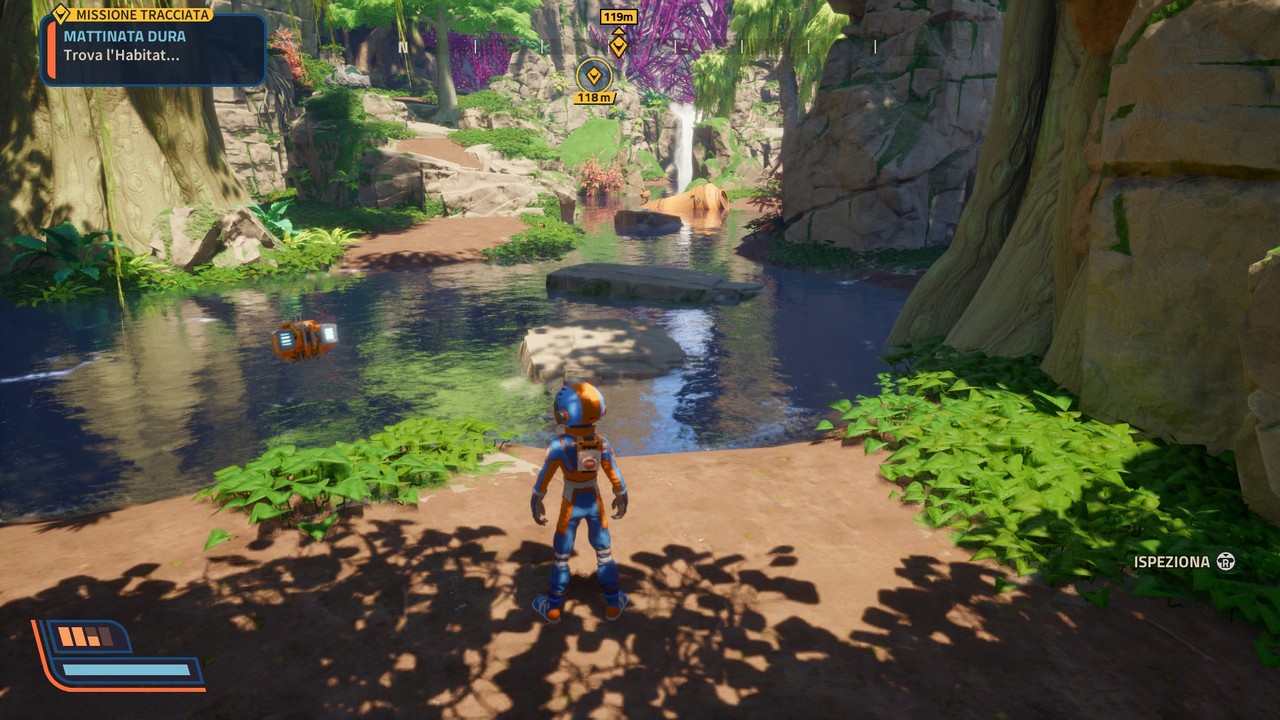Select the circular waypoint marker labeled 118m
Screen dimensions: 1280x720
[594, 75]
